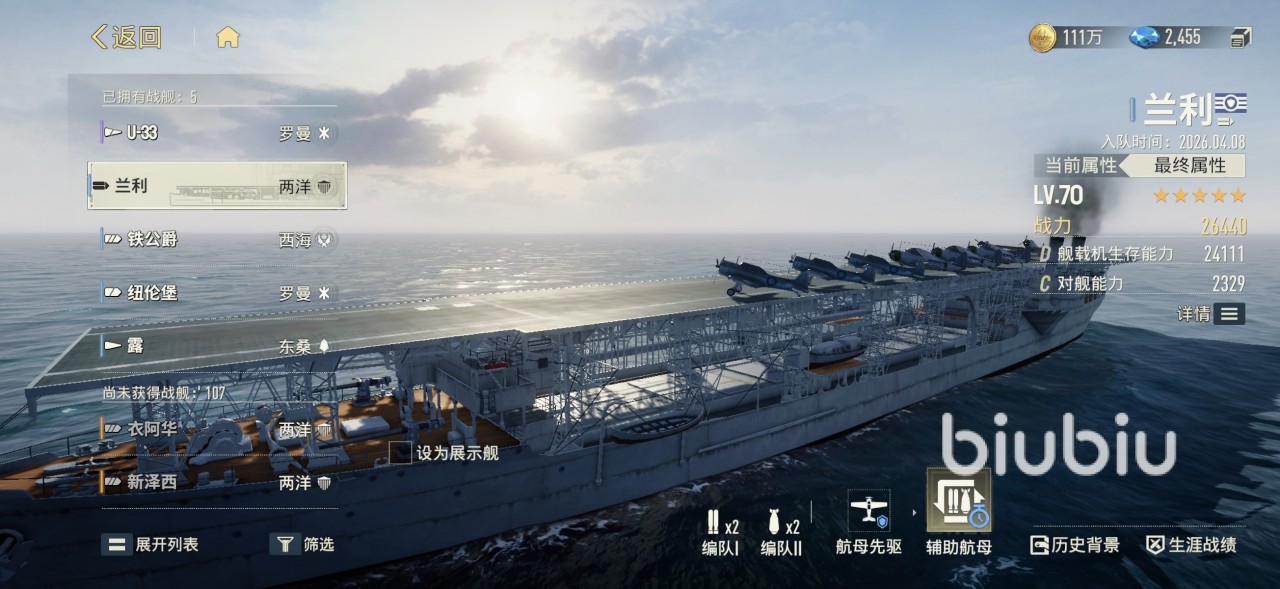Select the 兰利 ship row
1280x589 pixels.
(217, 186)
